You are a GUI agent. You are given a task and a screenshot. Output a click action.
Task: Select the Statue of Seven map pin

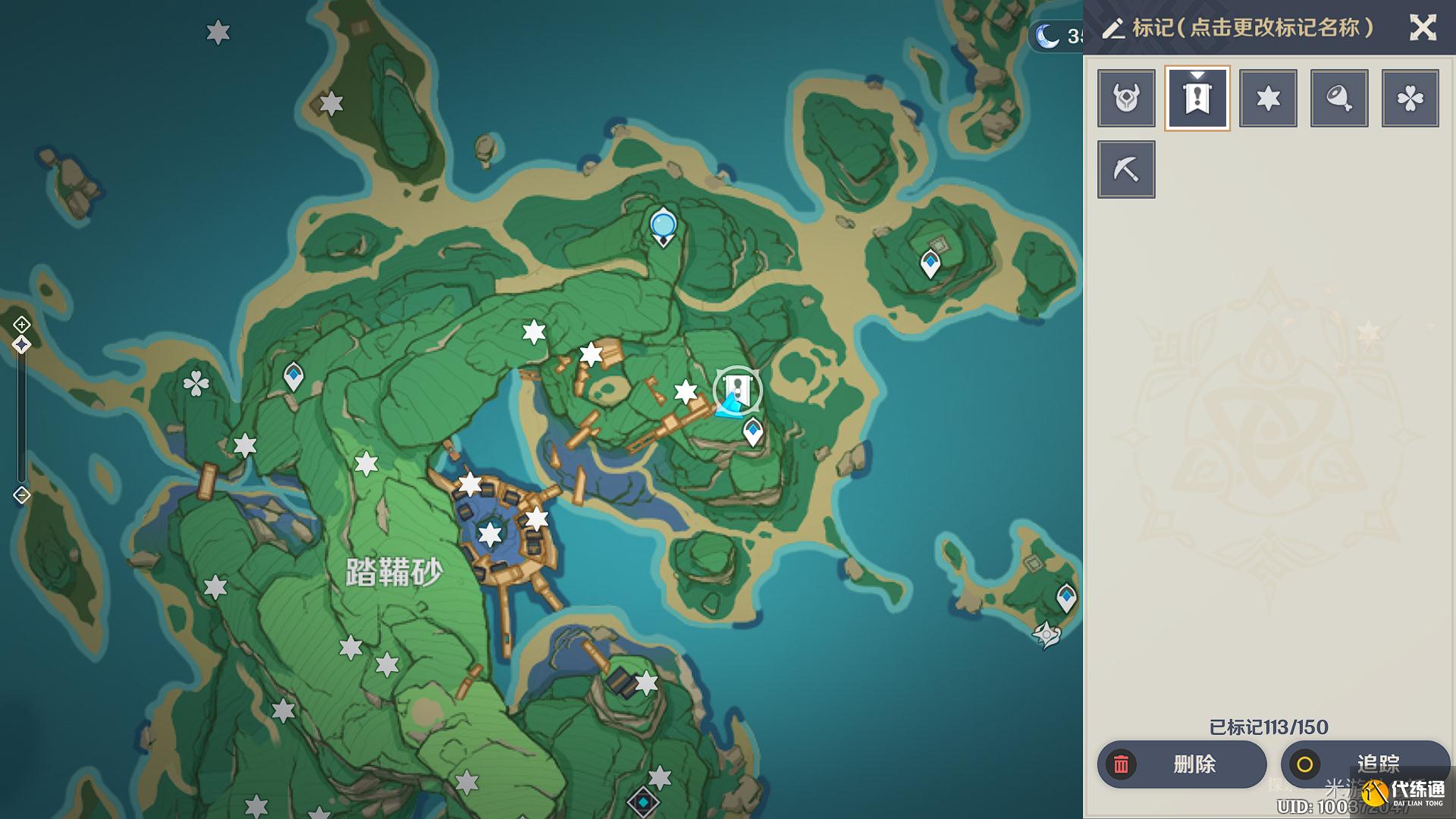[663, 226]
